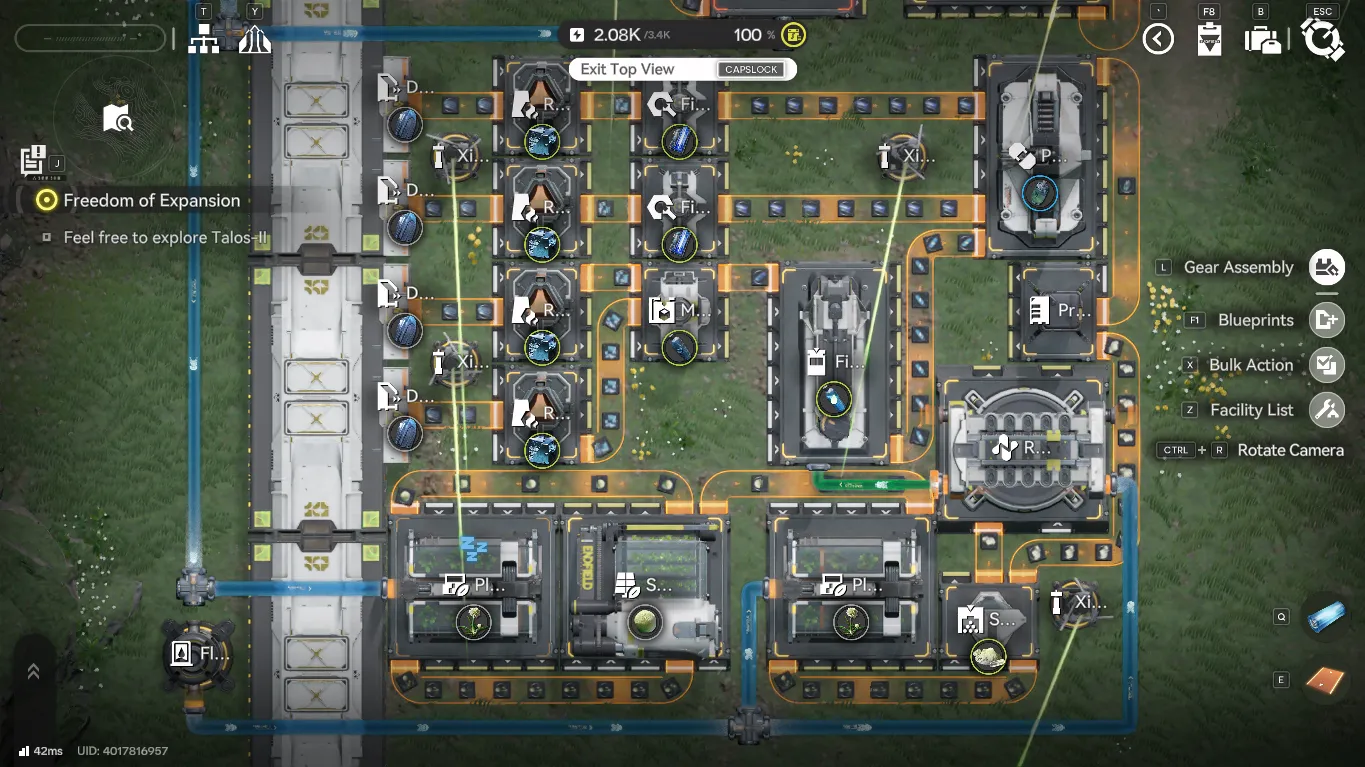This screenshot has width=1365, height=767.
Task: Open the Gear Assembly menu
Action: 1326,267
